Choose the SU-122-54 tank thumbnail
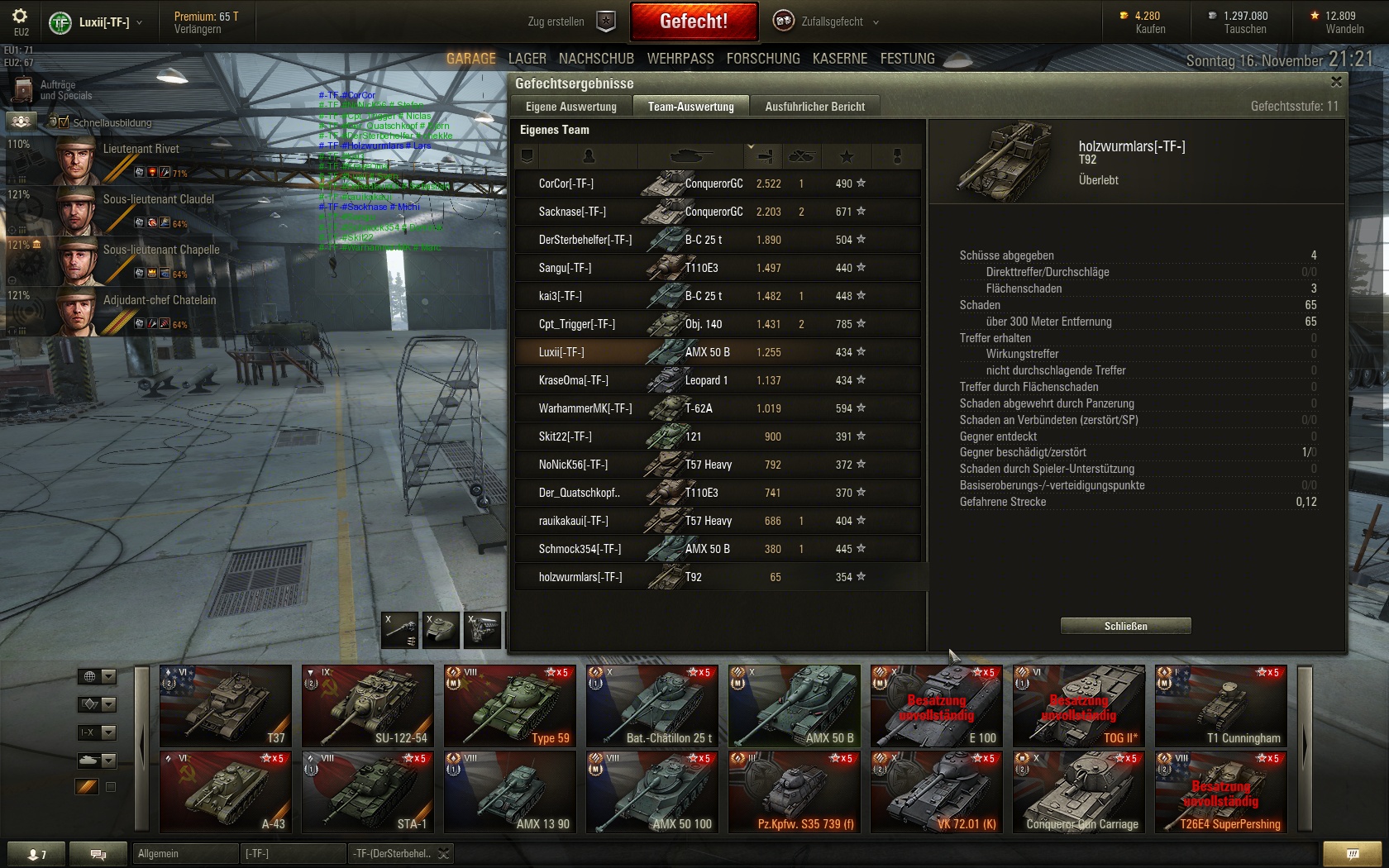 tap(367, 706)
